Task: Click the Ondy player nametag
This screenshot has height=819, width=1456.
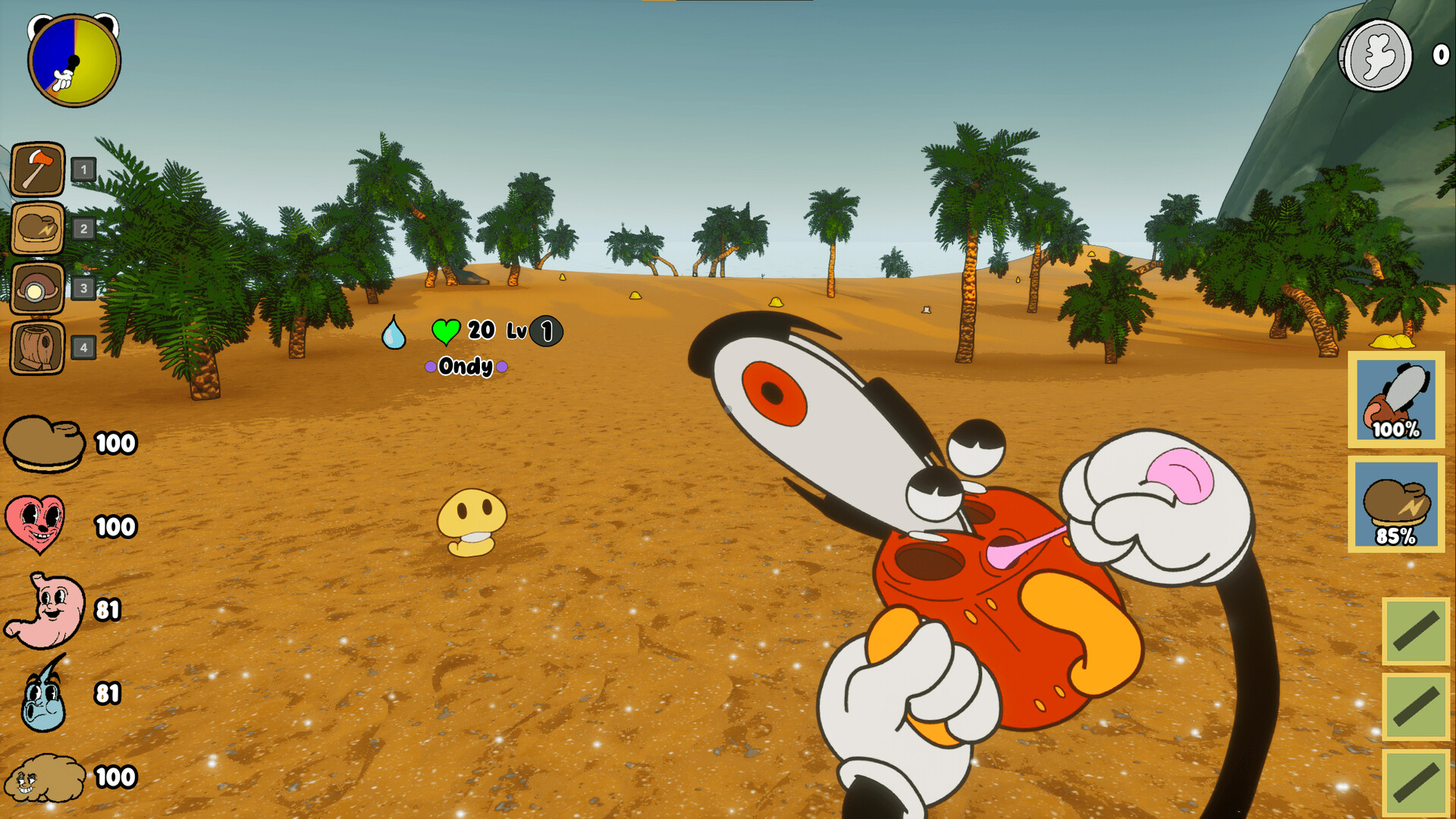Action: click(466, 365)
